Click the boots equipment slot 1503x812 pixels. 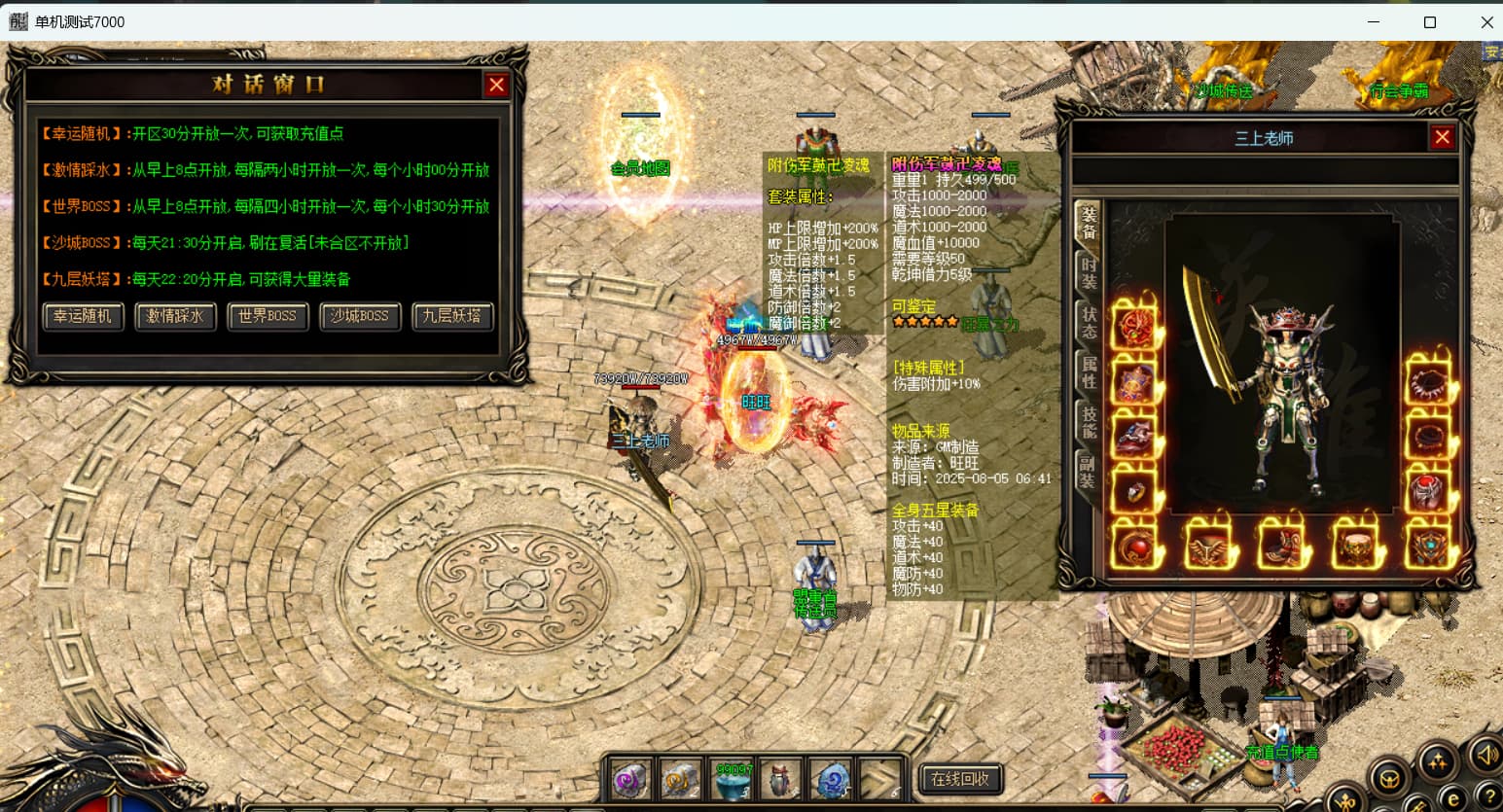click(x=1282, y=546)
